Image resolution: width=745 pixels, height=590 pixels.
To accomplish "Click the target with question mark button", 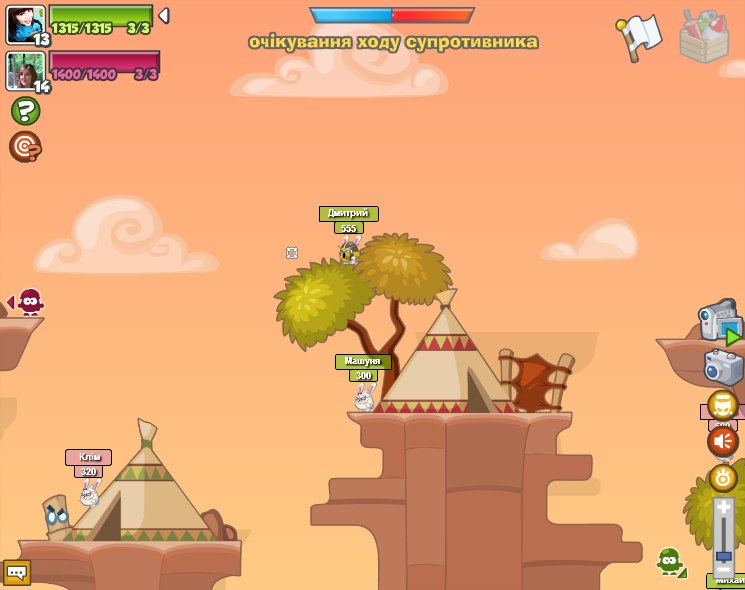I will (25, 147).
